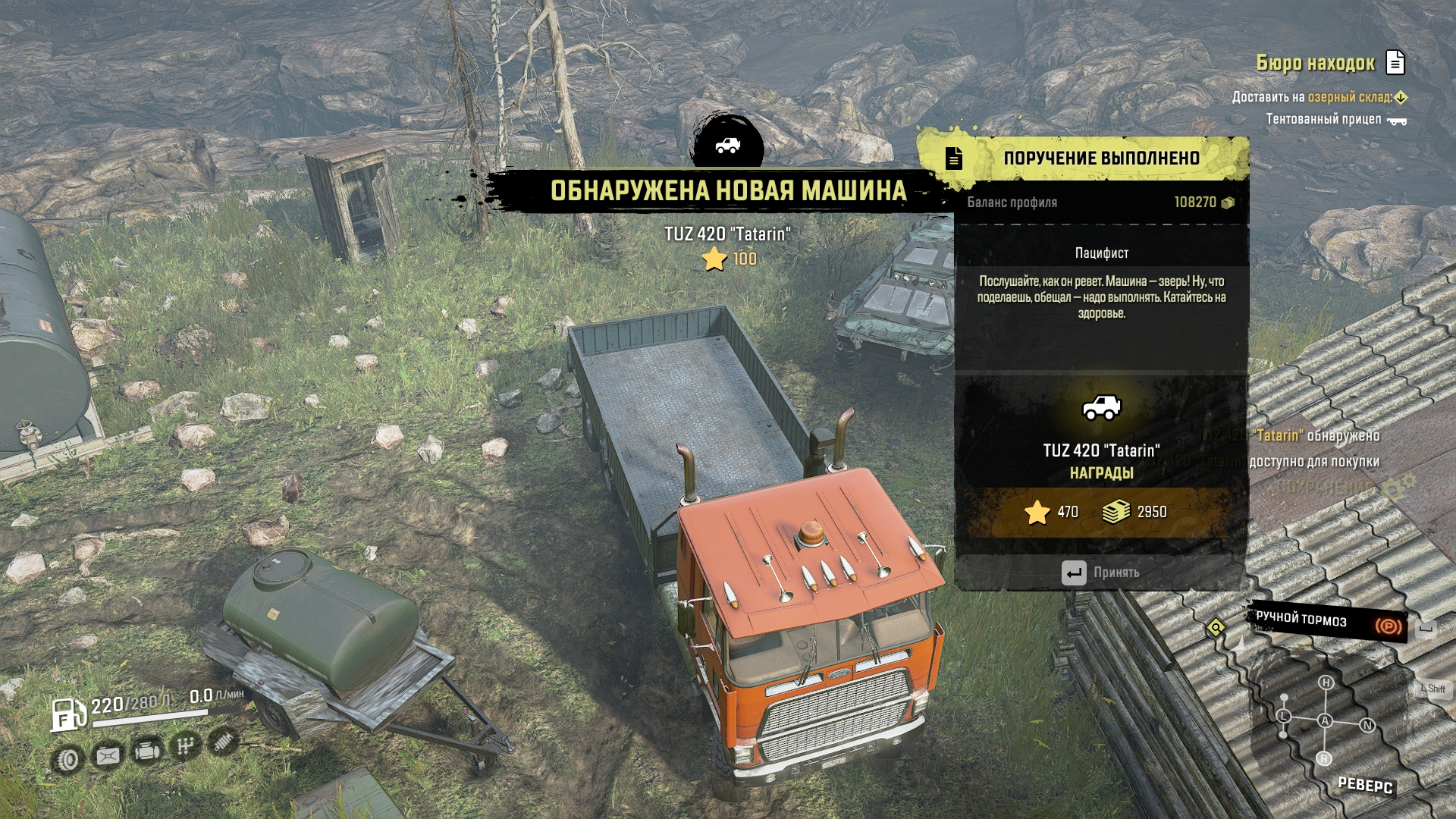
Task: Click the fuel pump gauge icon
Action: coord(67,714)
